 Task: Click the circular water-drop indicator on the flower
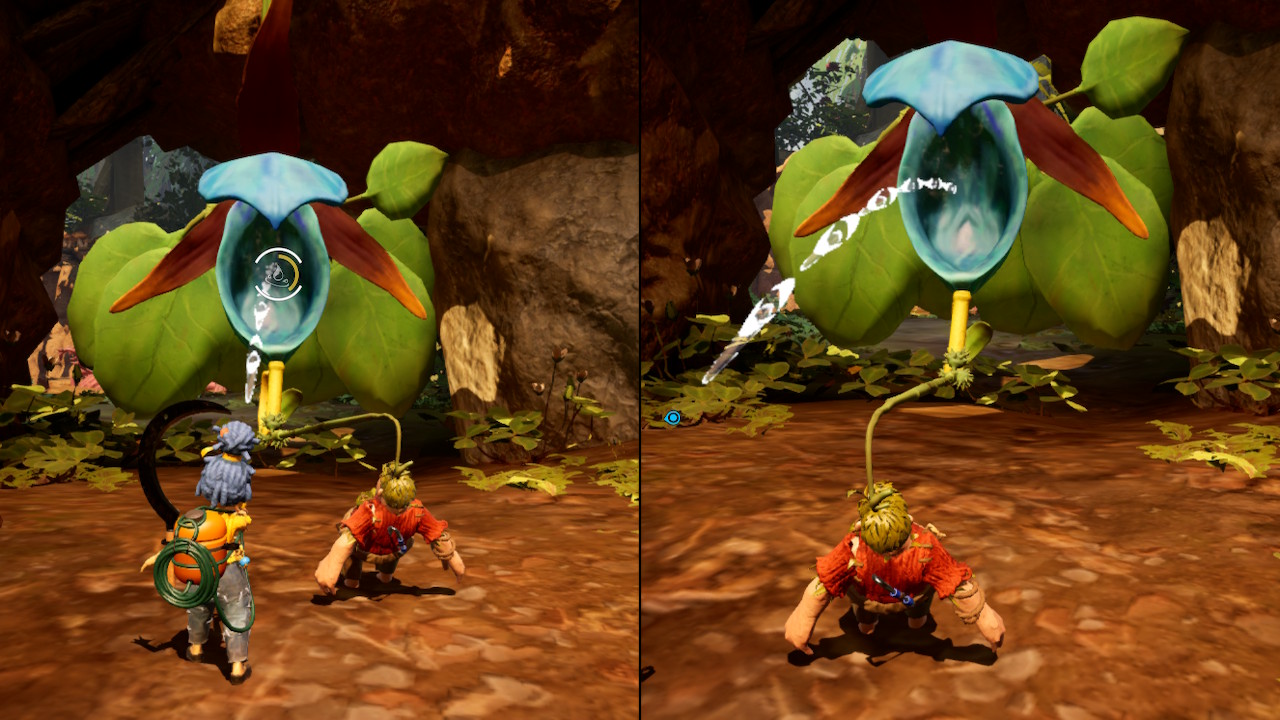click(x=277, y=274)
